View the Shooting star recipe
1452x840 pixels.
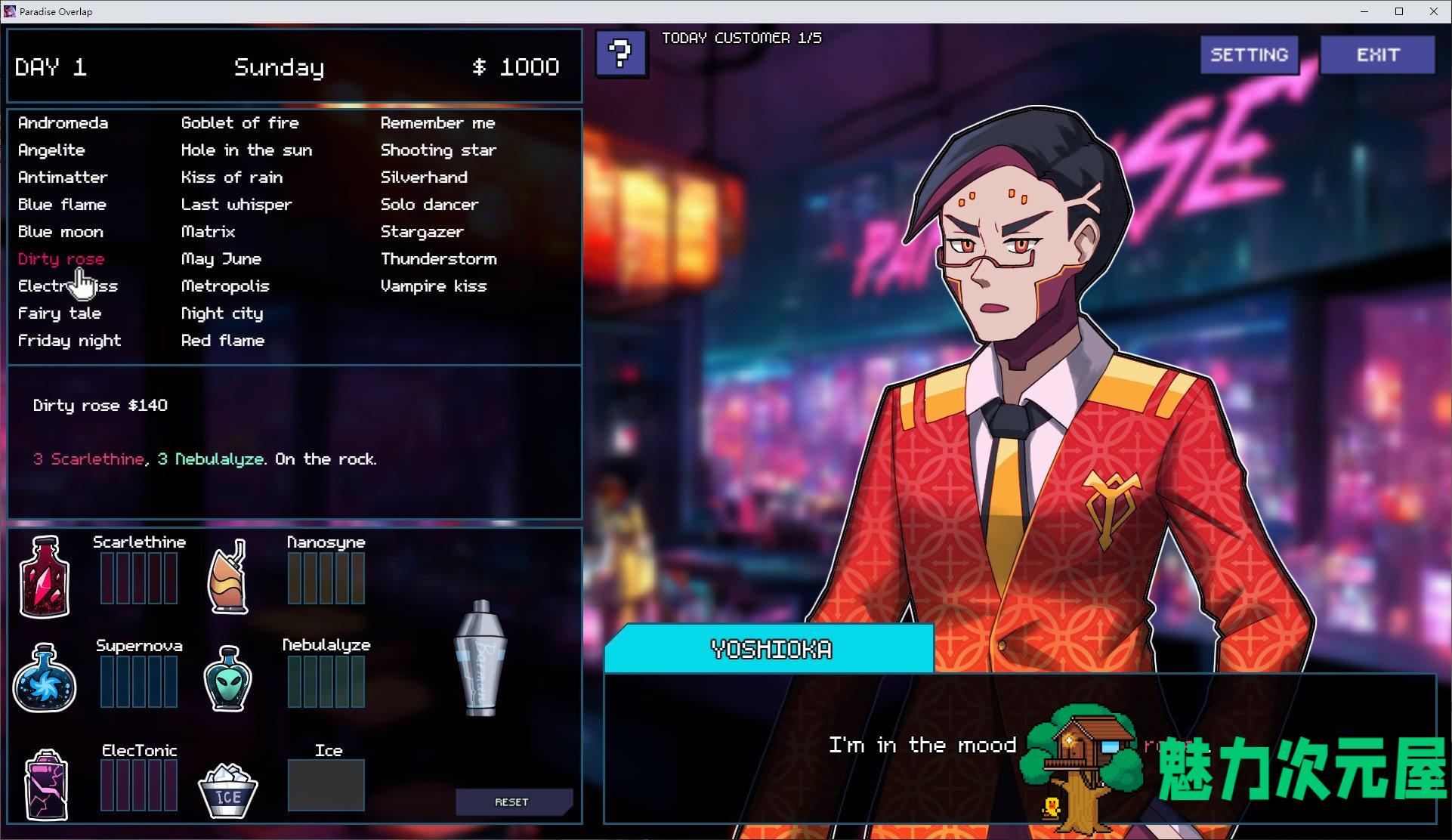[x=438, y=150]
